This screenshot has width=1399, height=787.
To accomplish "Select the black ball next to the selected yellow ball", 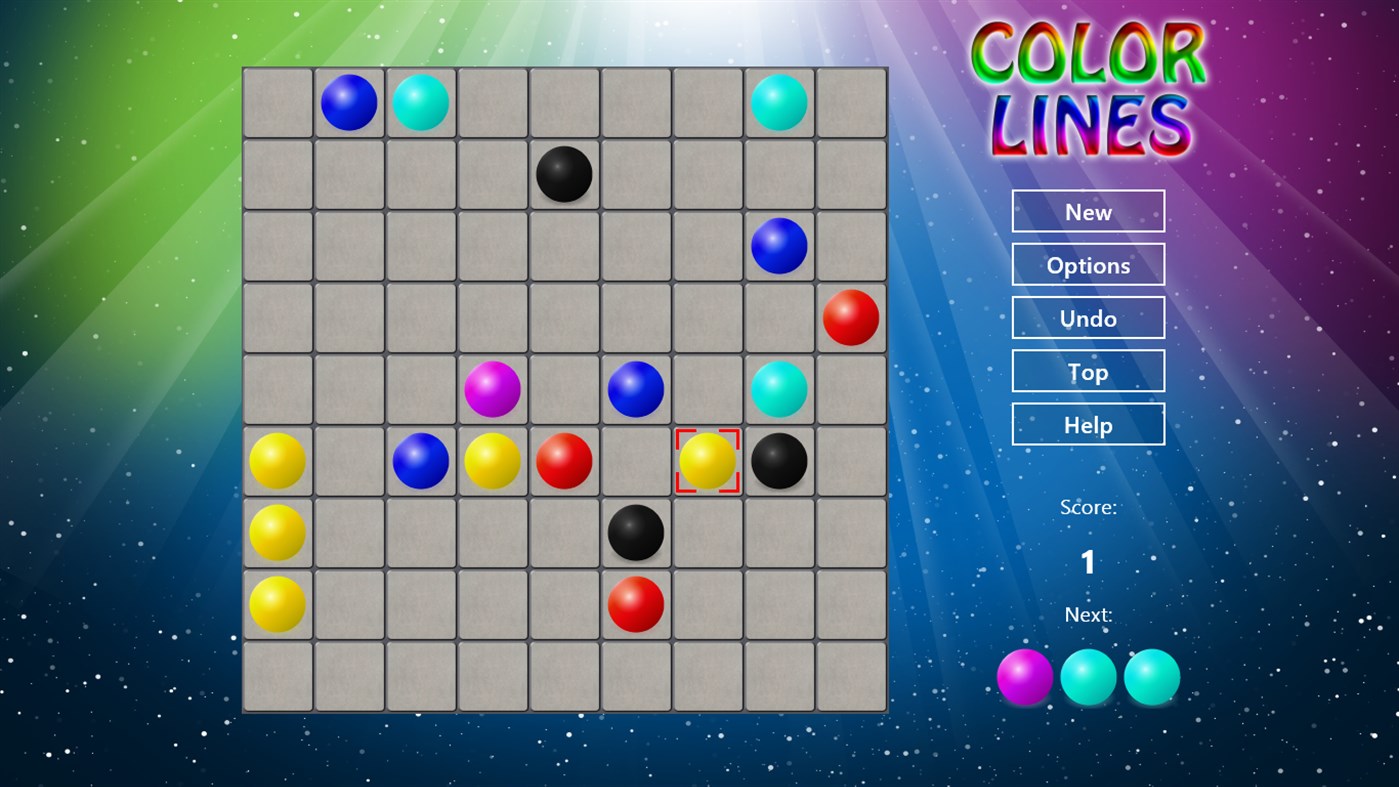I will coord(778,460).
